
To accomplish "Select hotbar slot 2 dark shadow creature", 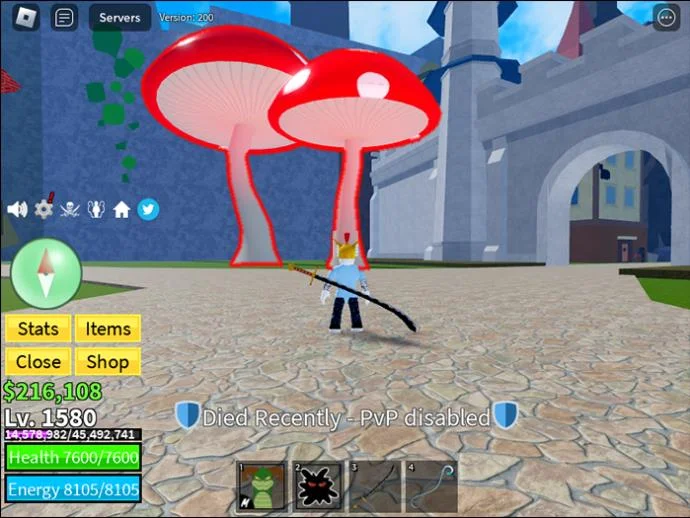I will click(x=319, y=486).
